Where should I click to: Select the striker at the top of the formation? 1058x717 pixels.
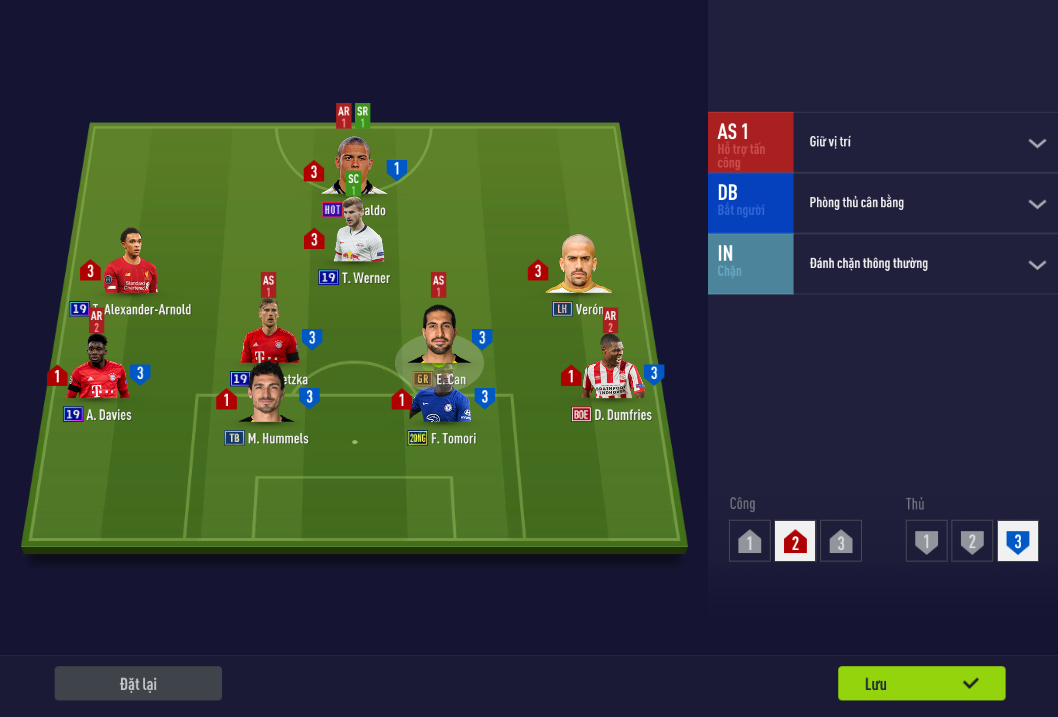coord(353,165)
